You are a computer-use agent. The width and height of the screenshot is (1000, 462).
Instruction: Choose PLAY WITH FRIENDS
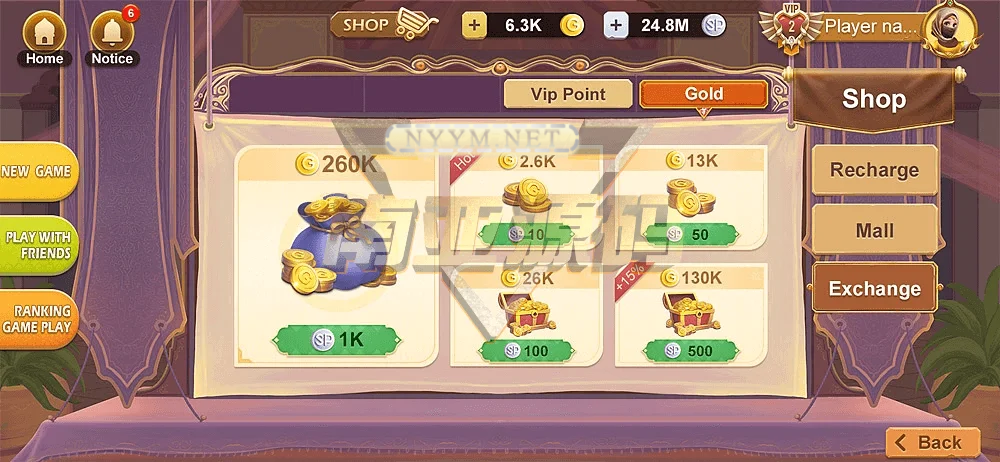38,245
